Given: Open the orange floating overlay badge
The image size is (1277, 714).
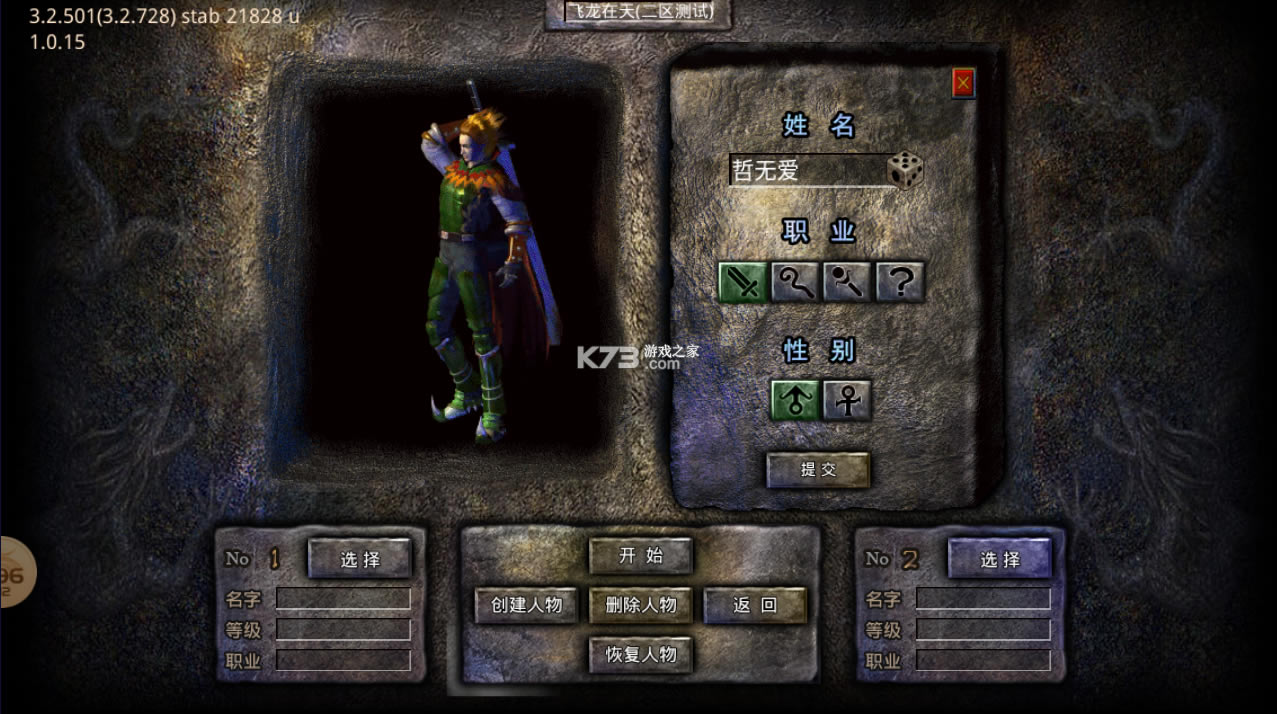Looking at the screenshot, I should point(16,574).
